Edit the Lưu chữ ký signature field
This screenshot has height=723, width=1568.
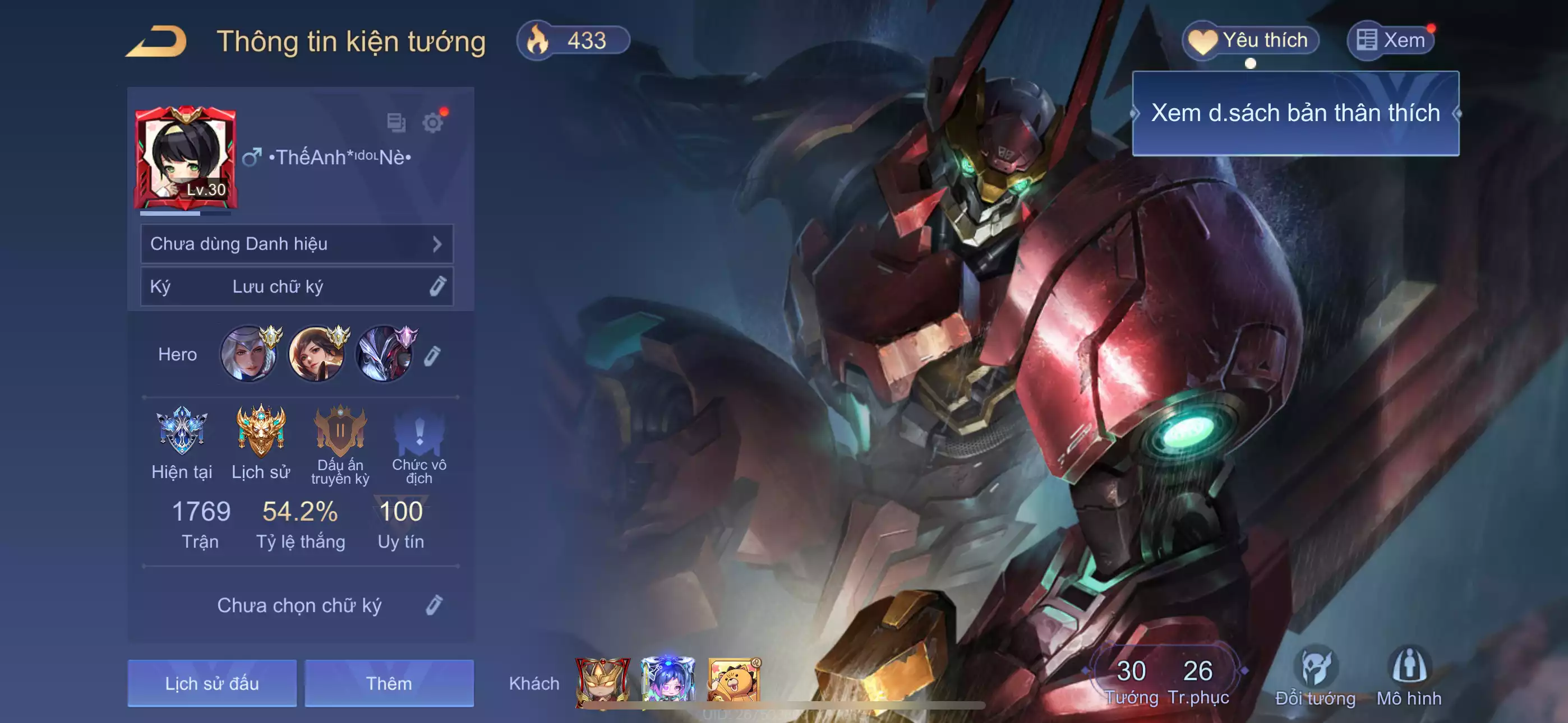pyautogui.click(x=297, y=286)
